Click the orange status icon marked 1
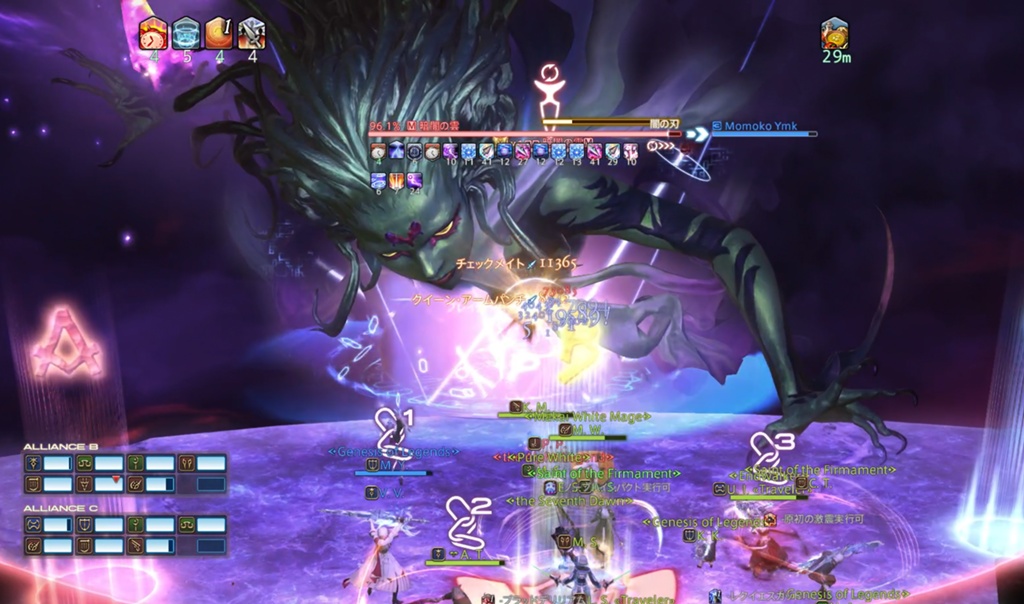The image size is (1024, 604). pyautogui.click(x=219, y=33)
